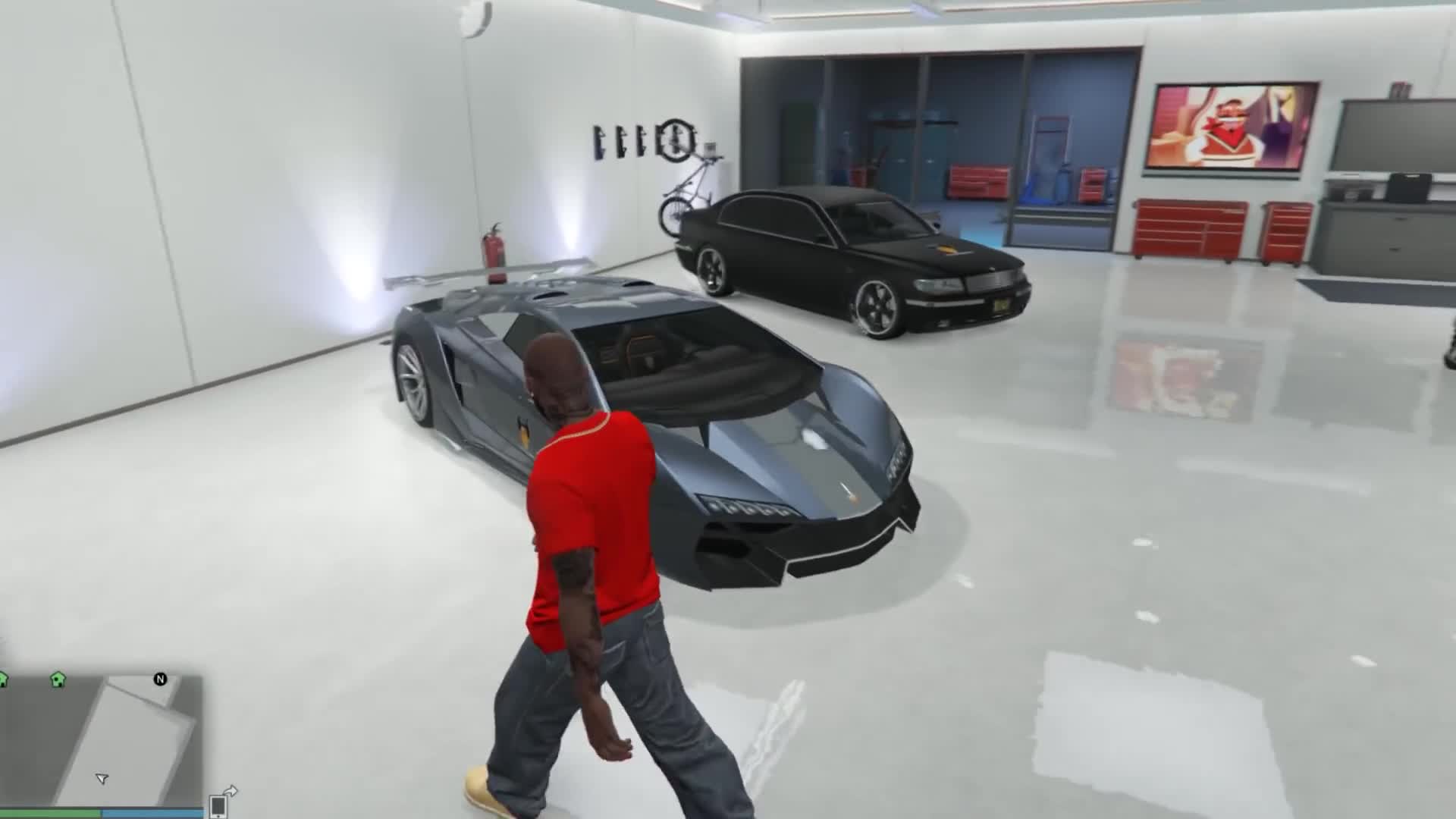
Task: Click the north indicator on the minimap
Action: pos(160,679)
